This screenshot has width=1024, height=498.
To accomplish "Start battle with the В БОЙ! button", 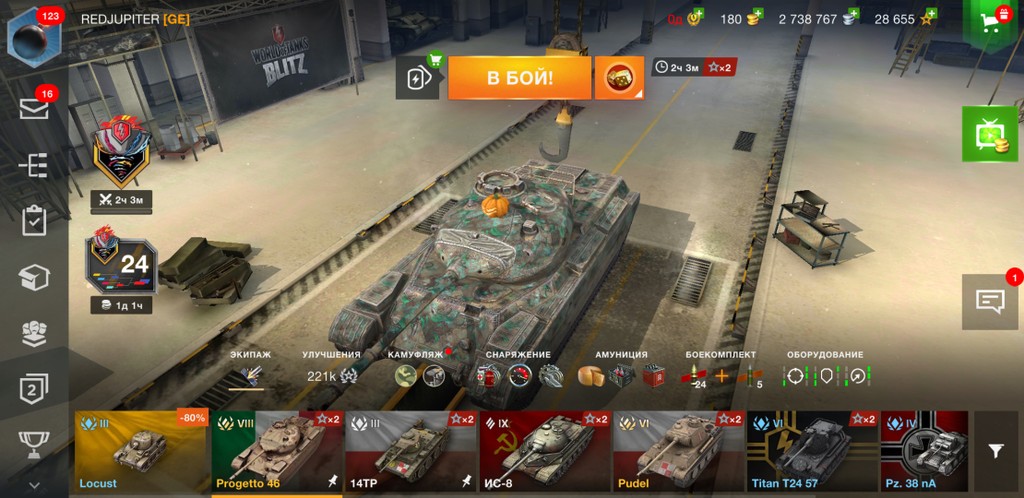I will [519, 77].
